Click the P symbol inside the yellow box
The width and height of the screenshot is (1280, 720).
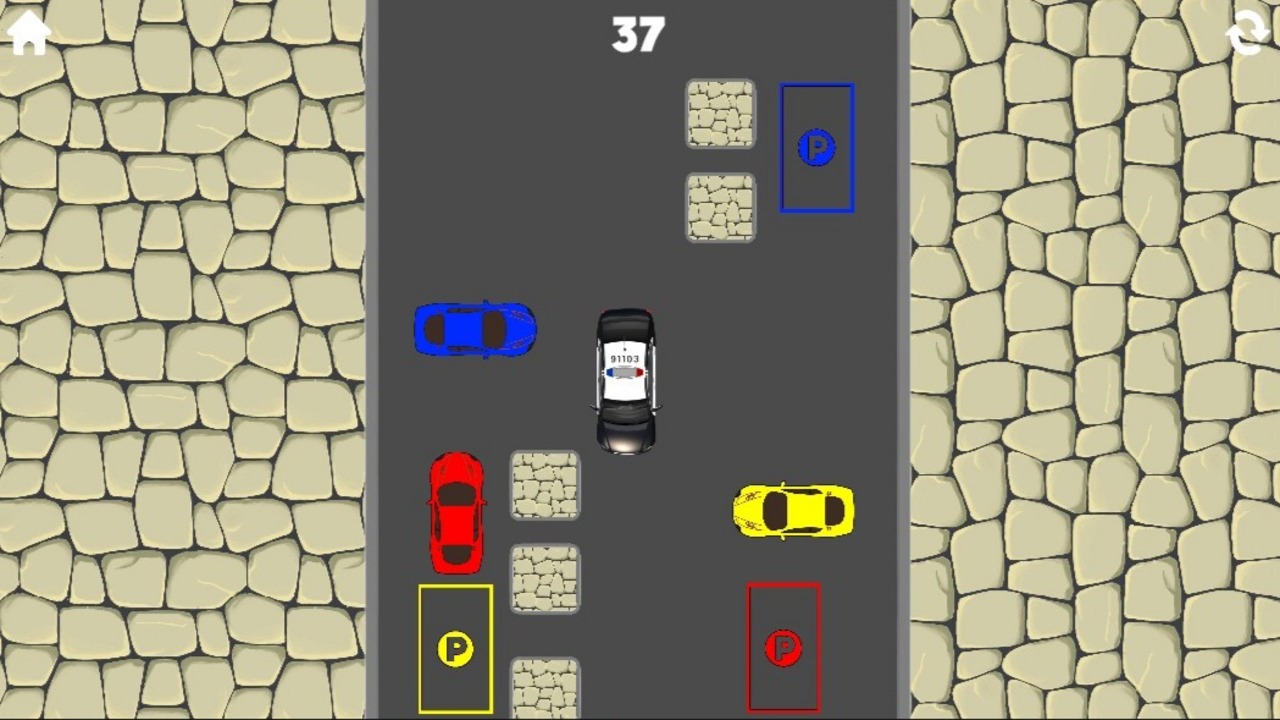point(456,648)
